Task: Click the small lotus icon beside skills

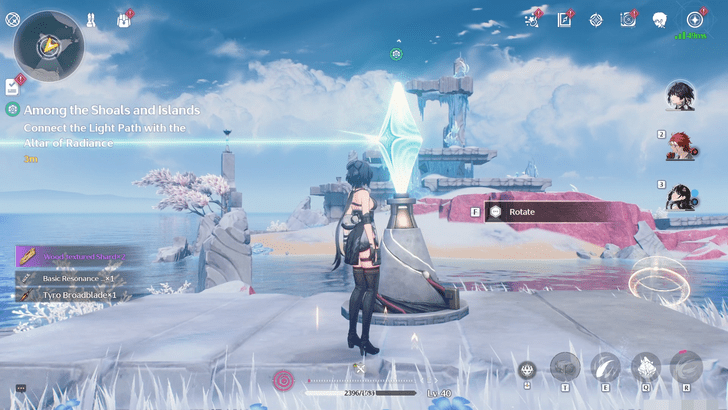Action: click(527, 371)
